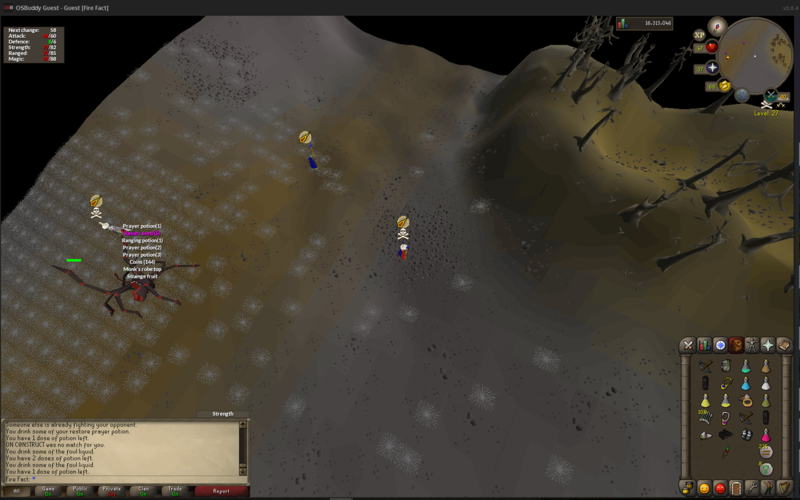Image resolution: width=800 pixels, height=500 pixels.
Task: Show the Worn Equipment tab
Action: 752,345
